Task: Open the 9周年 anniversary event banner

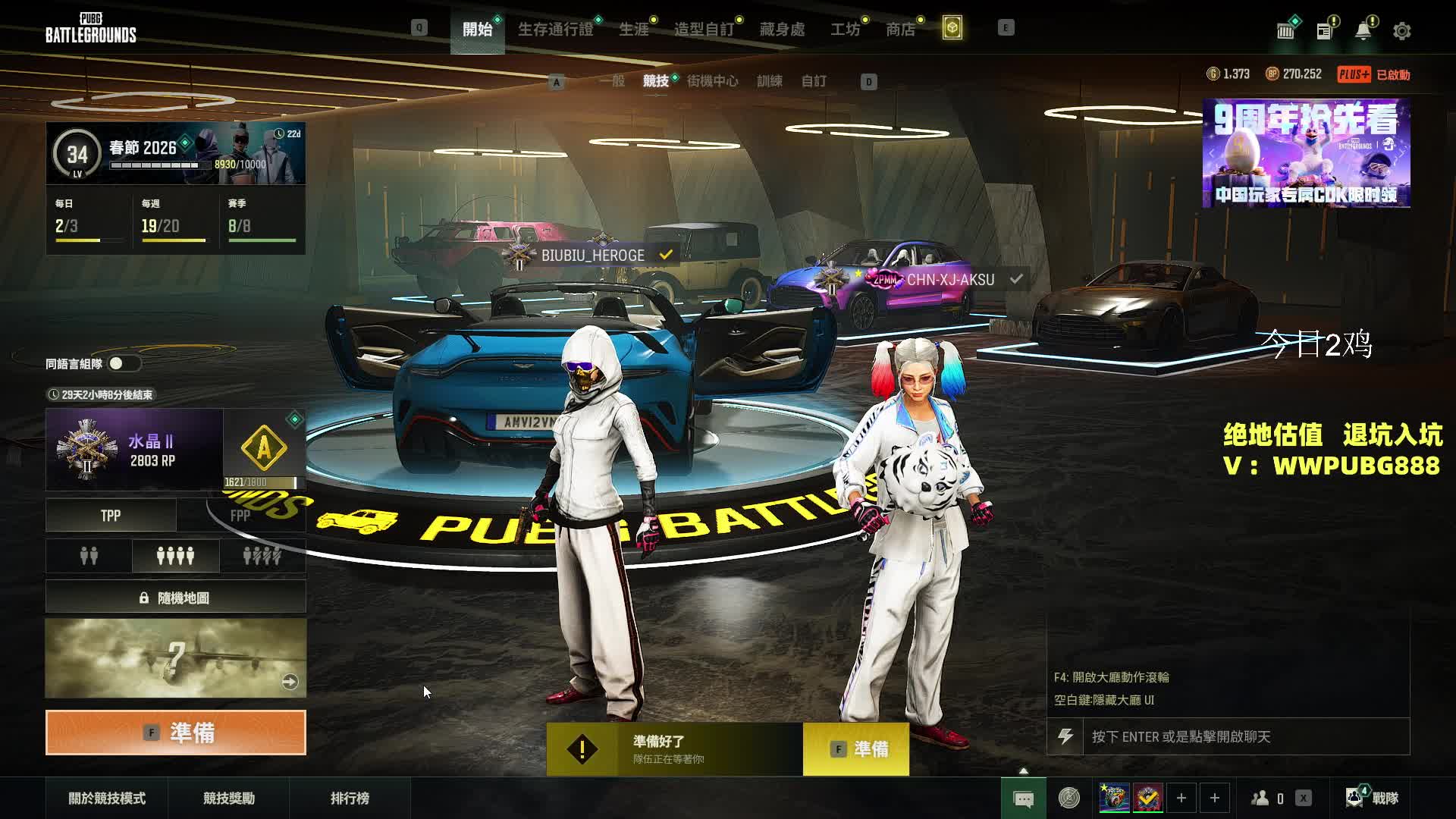Action: pyautogui.click(x=1306, y=153)
